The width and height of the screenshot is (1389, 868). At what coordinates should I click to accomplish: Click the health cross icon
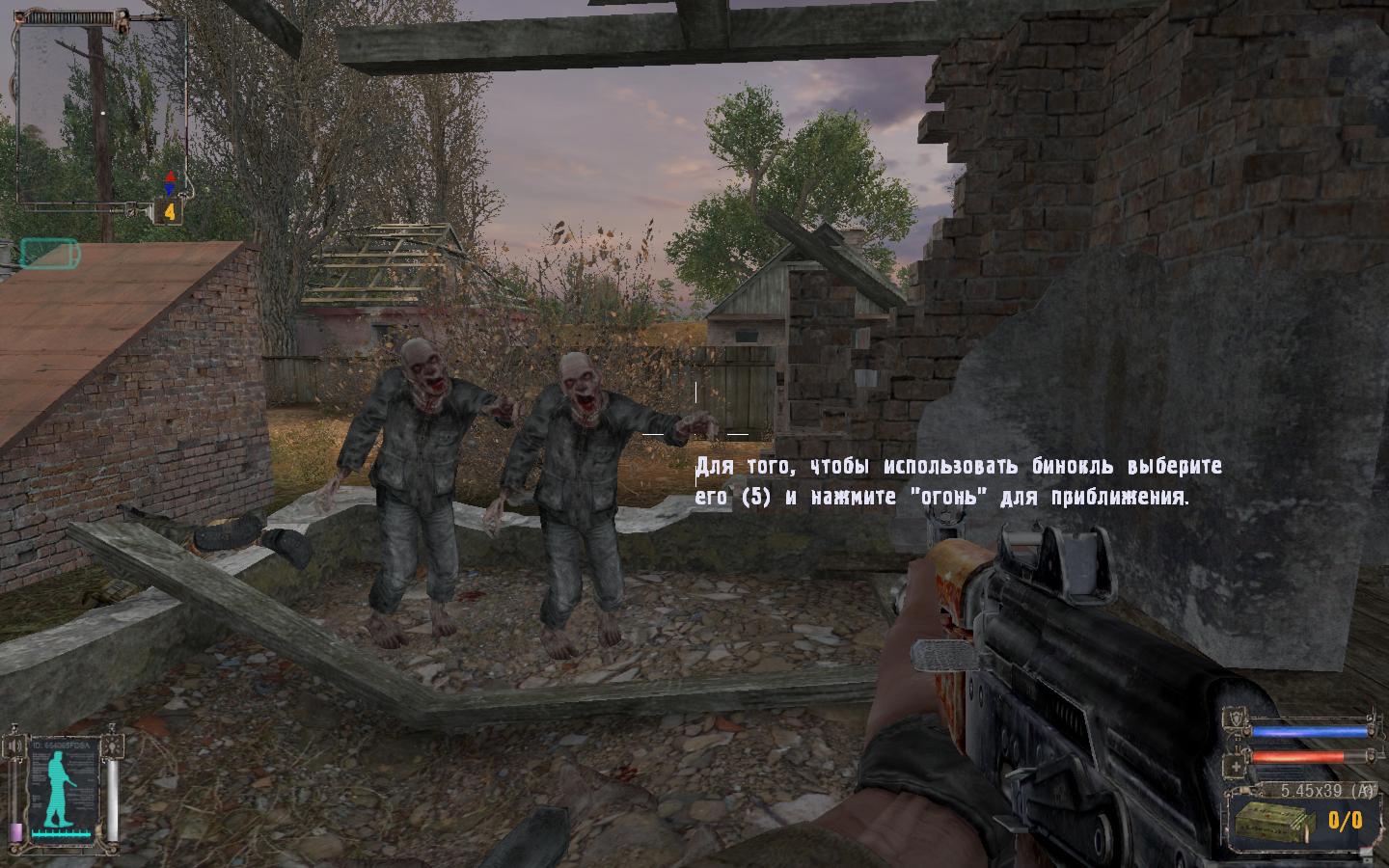pyautogui.click(x=1237, y=767)
